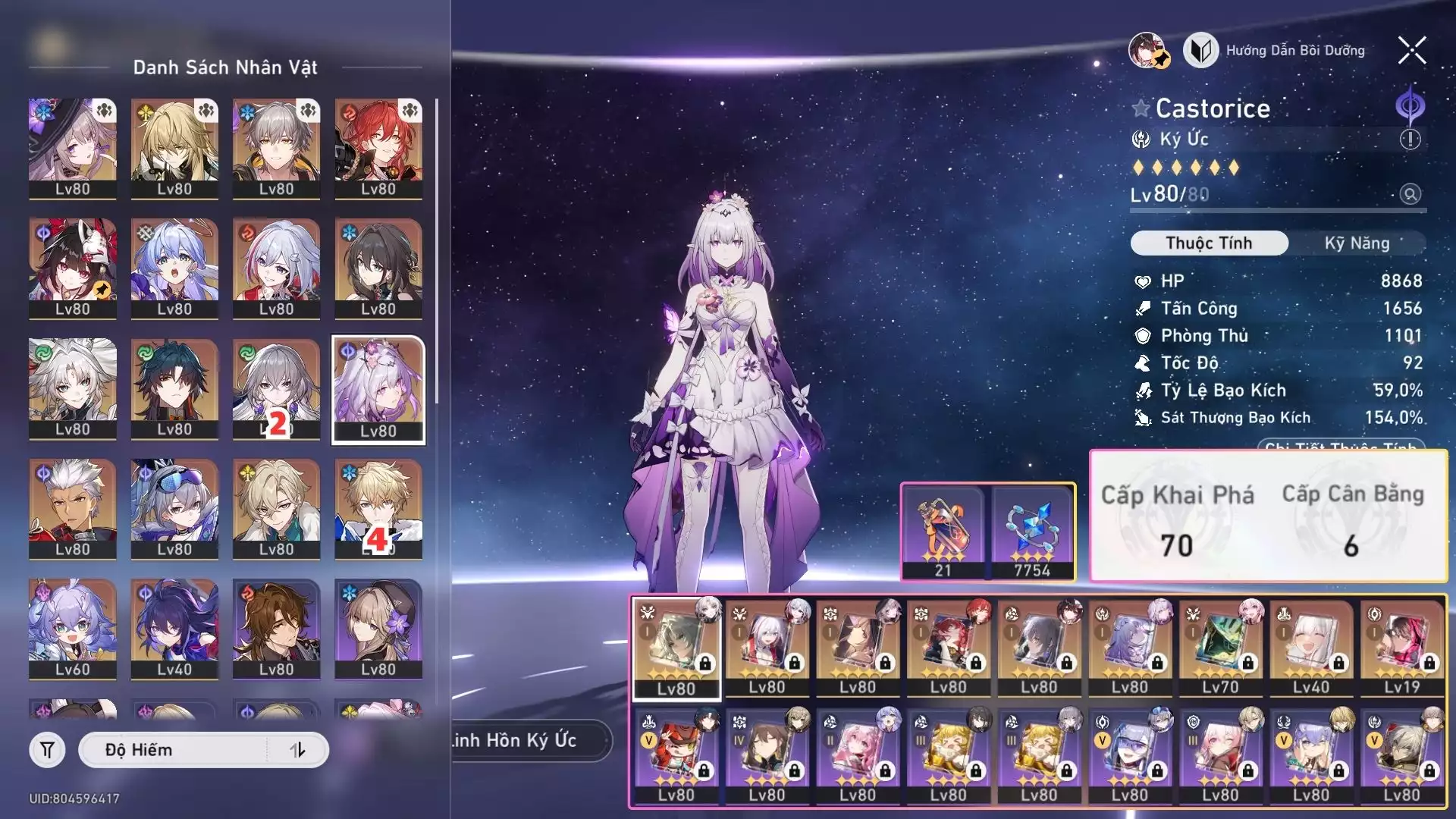
Task: Choose the Lv60 character portrait
Action: (x=73, y=629)
